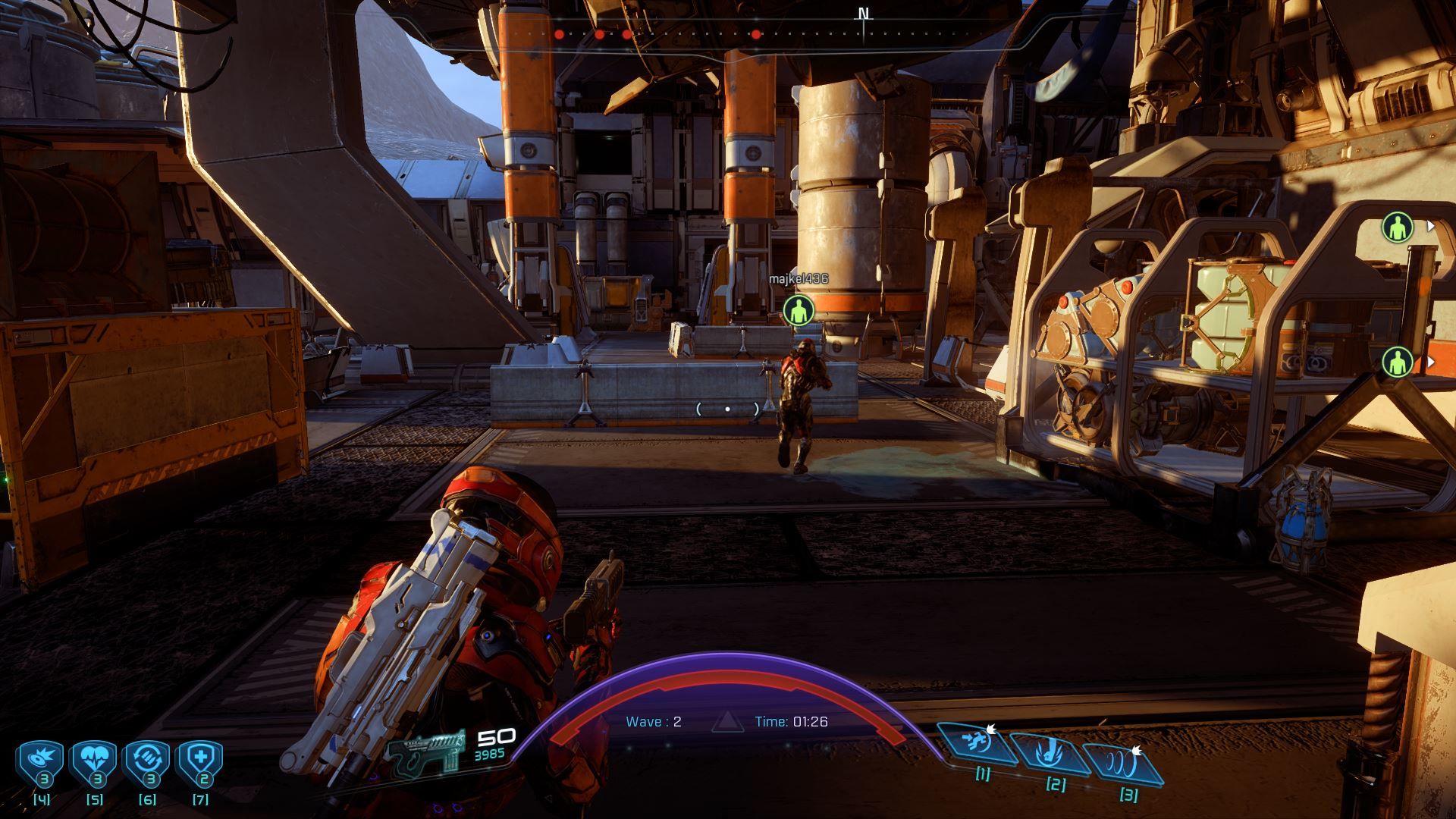1456x819 pixels.
Task: Click the compass bar's N marker
Action: click(x=863, y=14)
